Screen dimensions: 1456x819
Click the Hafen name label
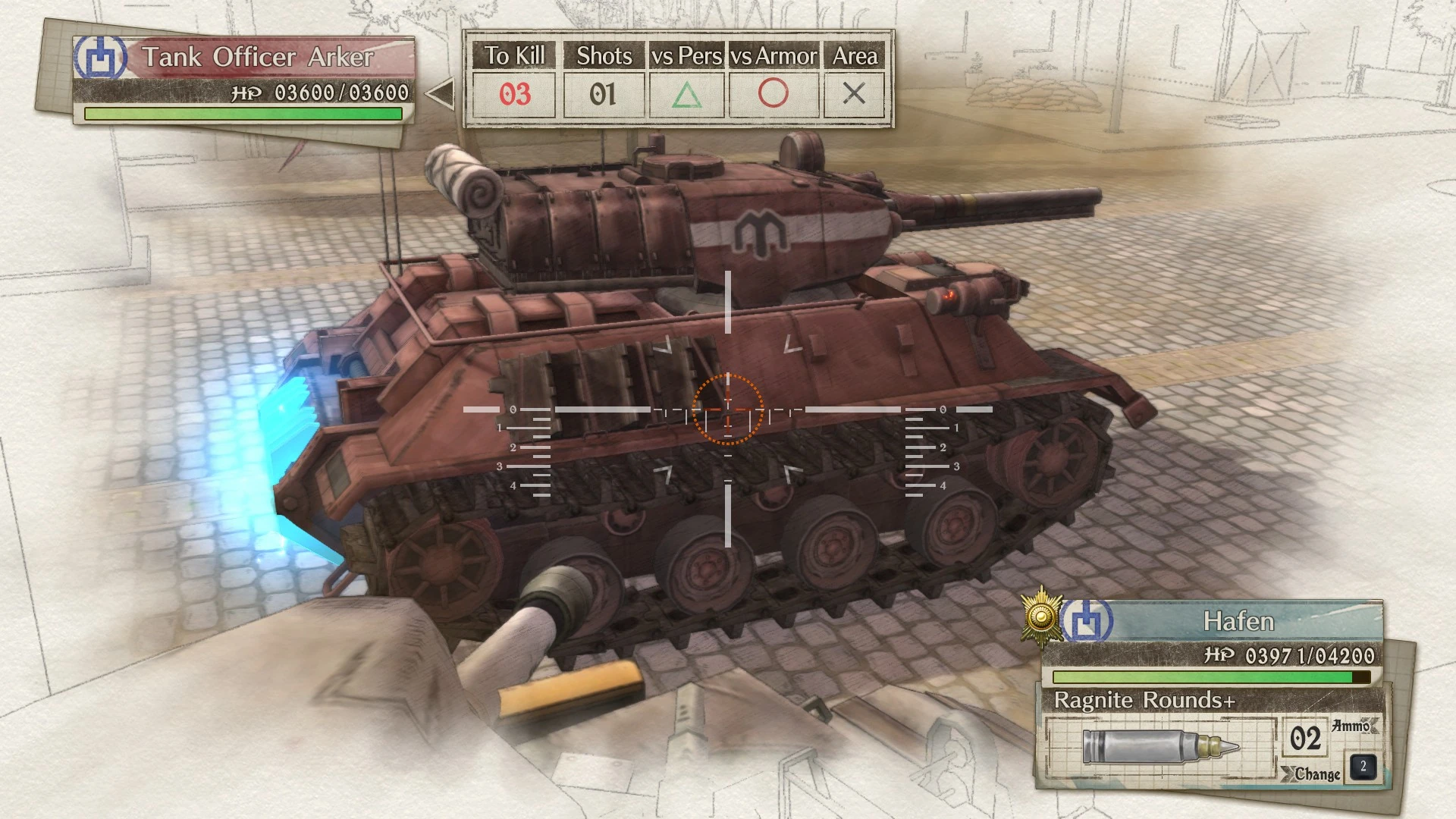pos(1238,621)
